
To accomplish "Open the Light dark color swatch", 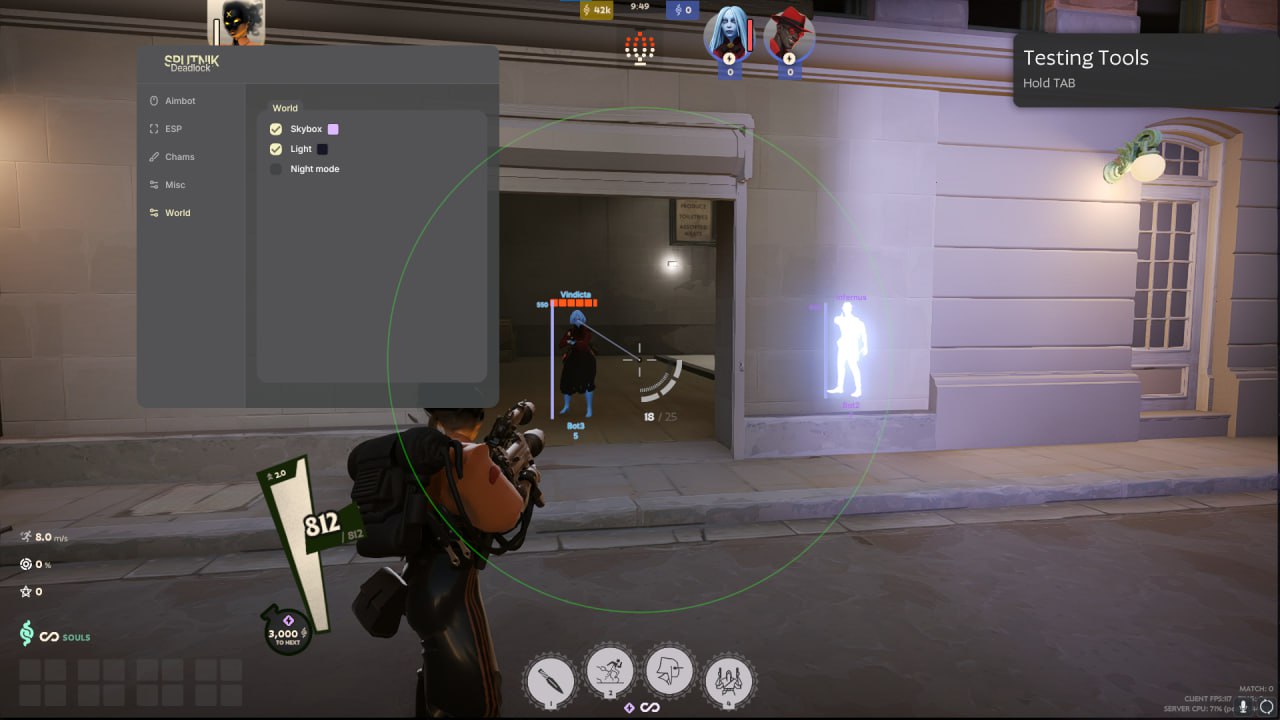I will click(322, 149).
